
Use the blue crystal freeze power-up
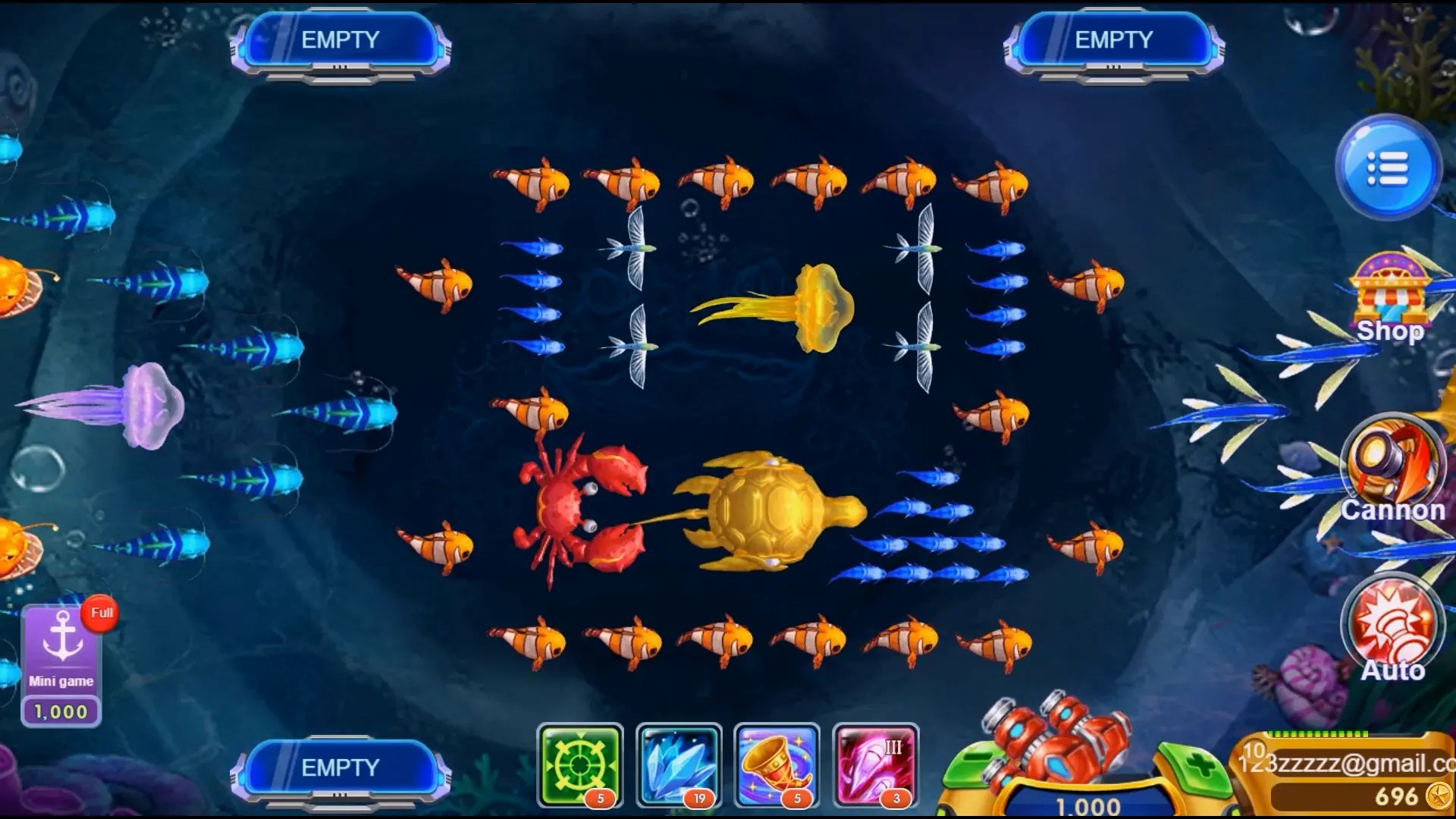(x=677, y=766)
